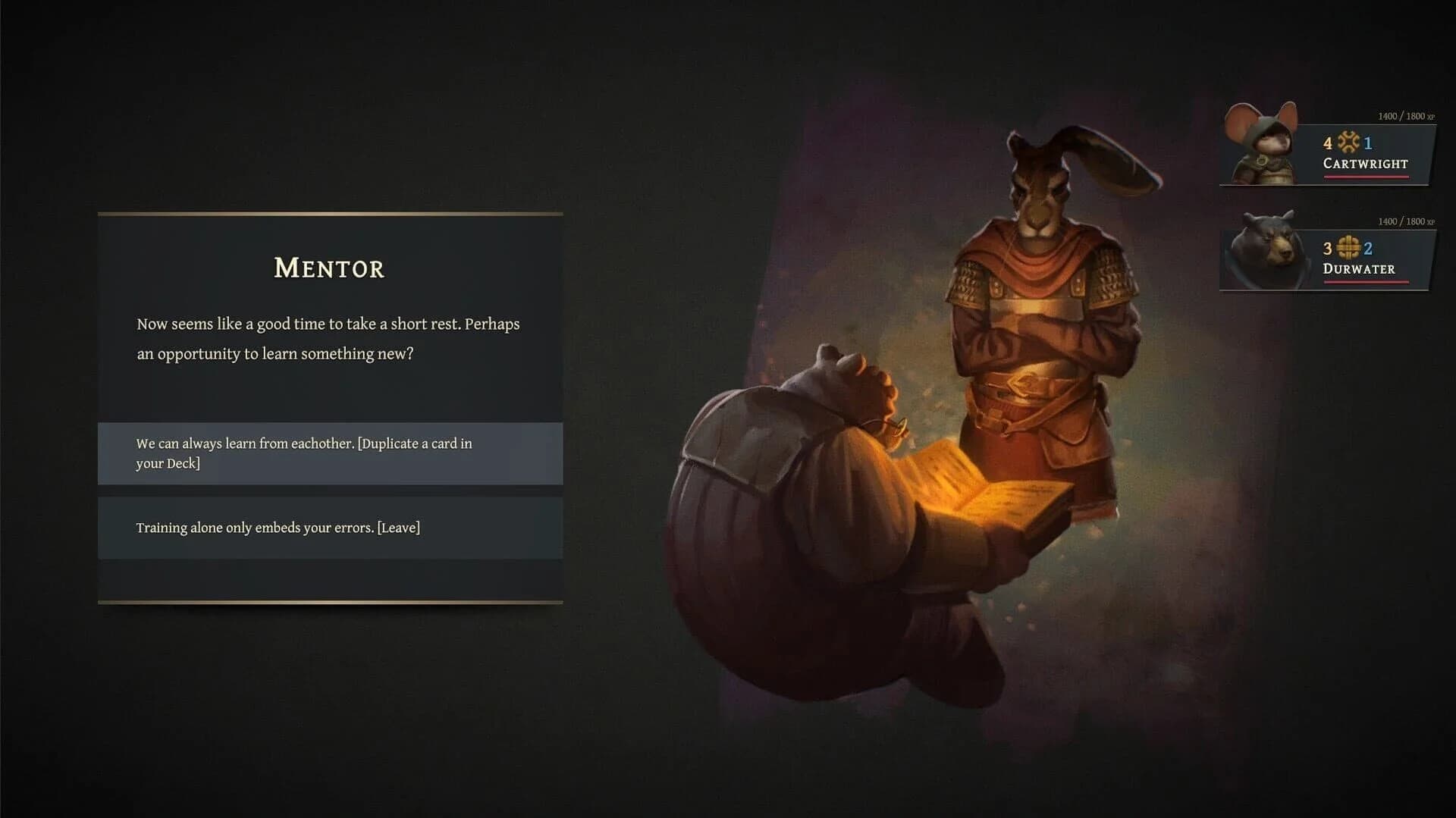Select Durwater's gold class emblem icon
Viewport: 1456px width, 818px height.
point(1348,249)
